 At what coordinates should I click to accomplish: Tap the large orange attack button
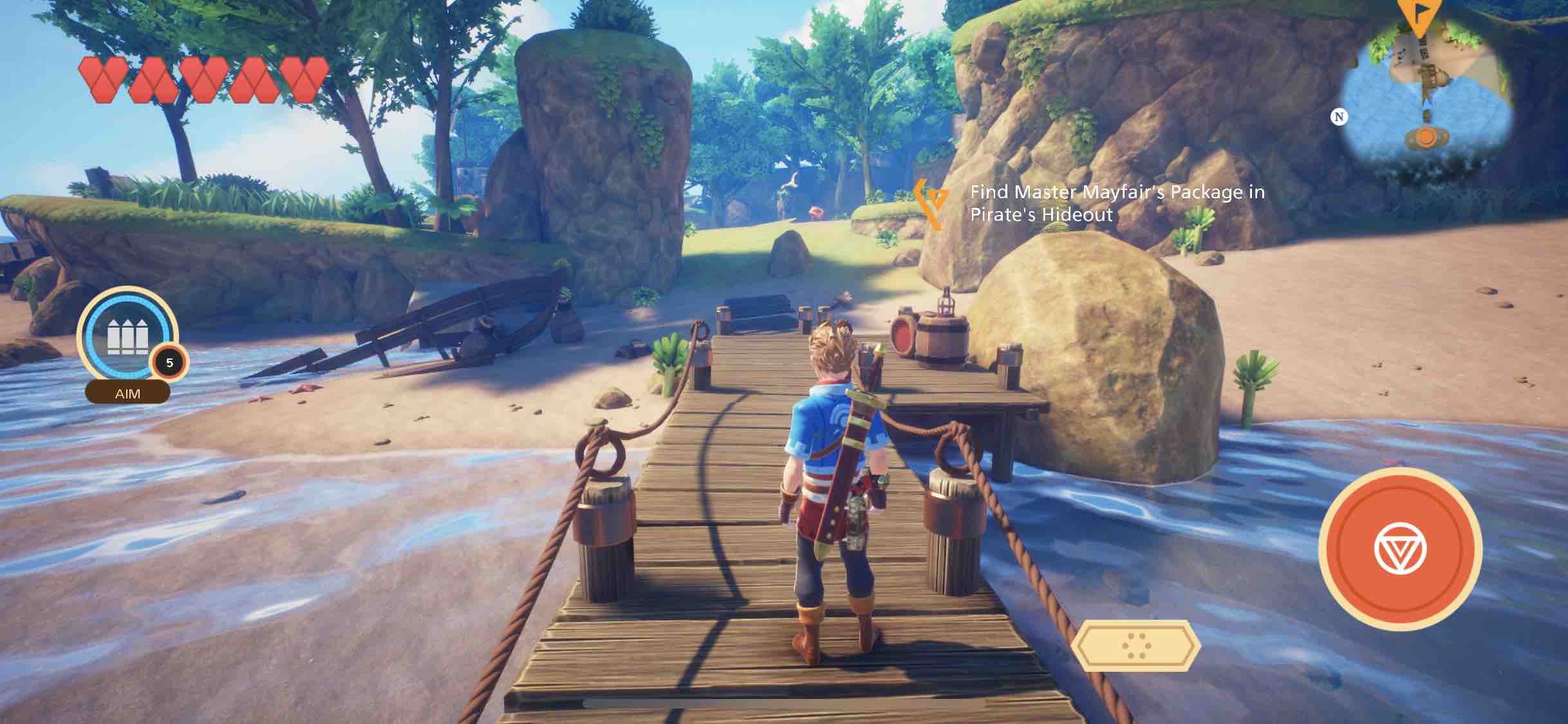[1400, 549]
